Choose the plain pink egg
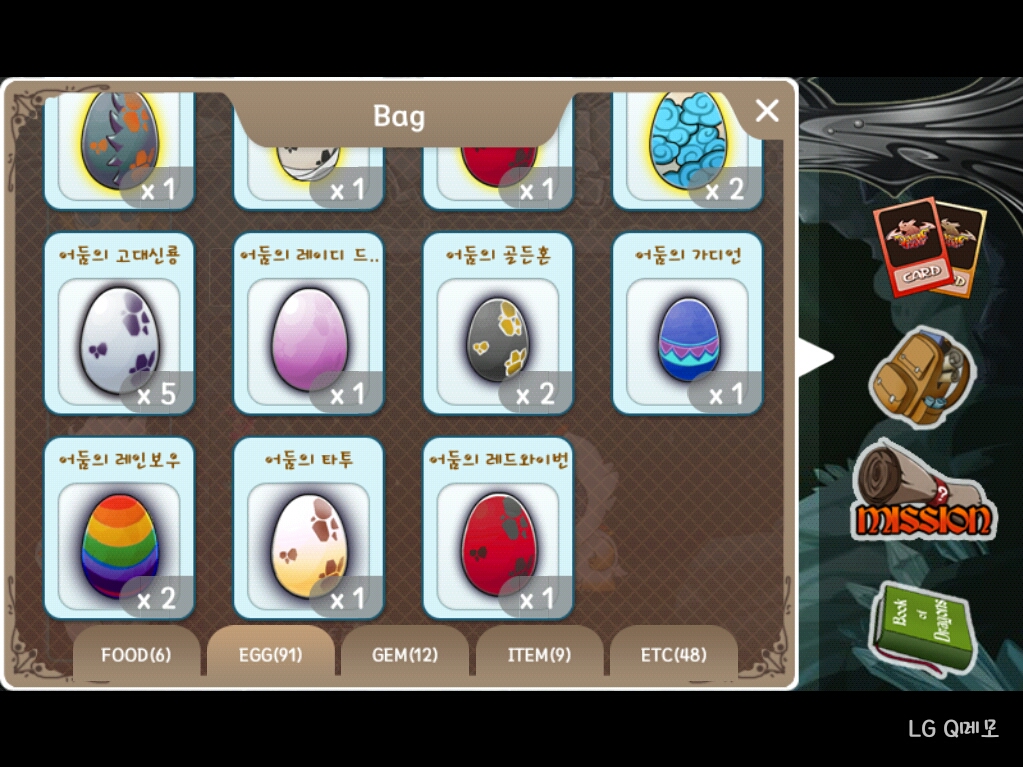The image size is (1023, 767). (x=309, y=340)
